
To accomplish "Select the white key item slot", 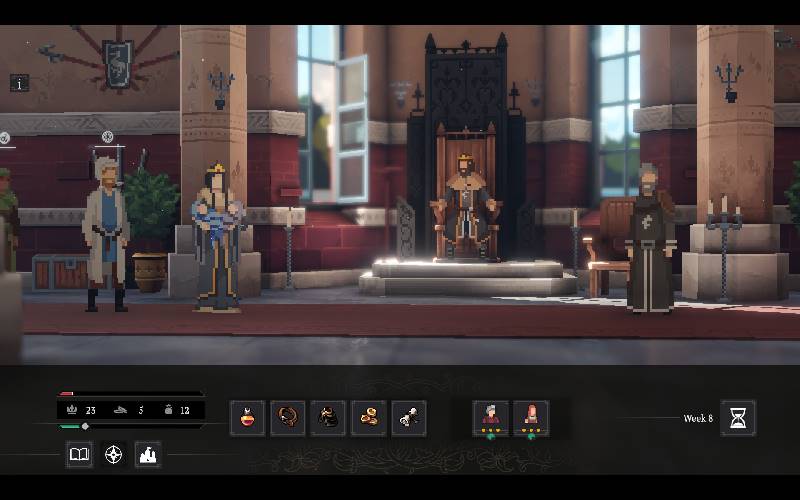I will (409, 418).
